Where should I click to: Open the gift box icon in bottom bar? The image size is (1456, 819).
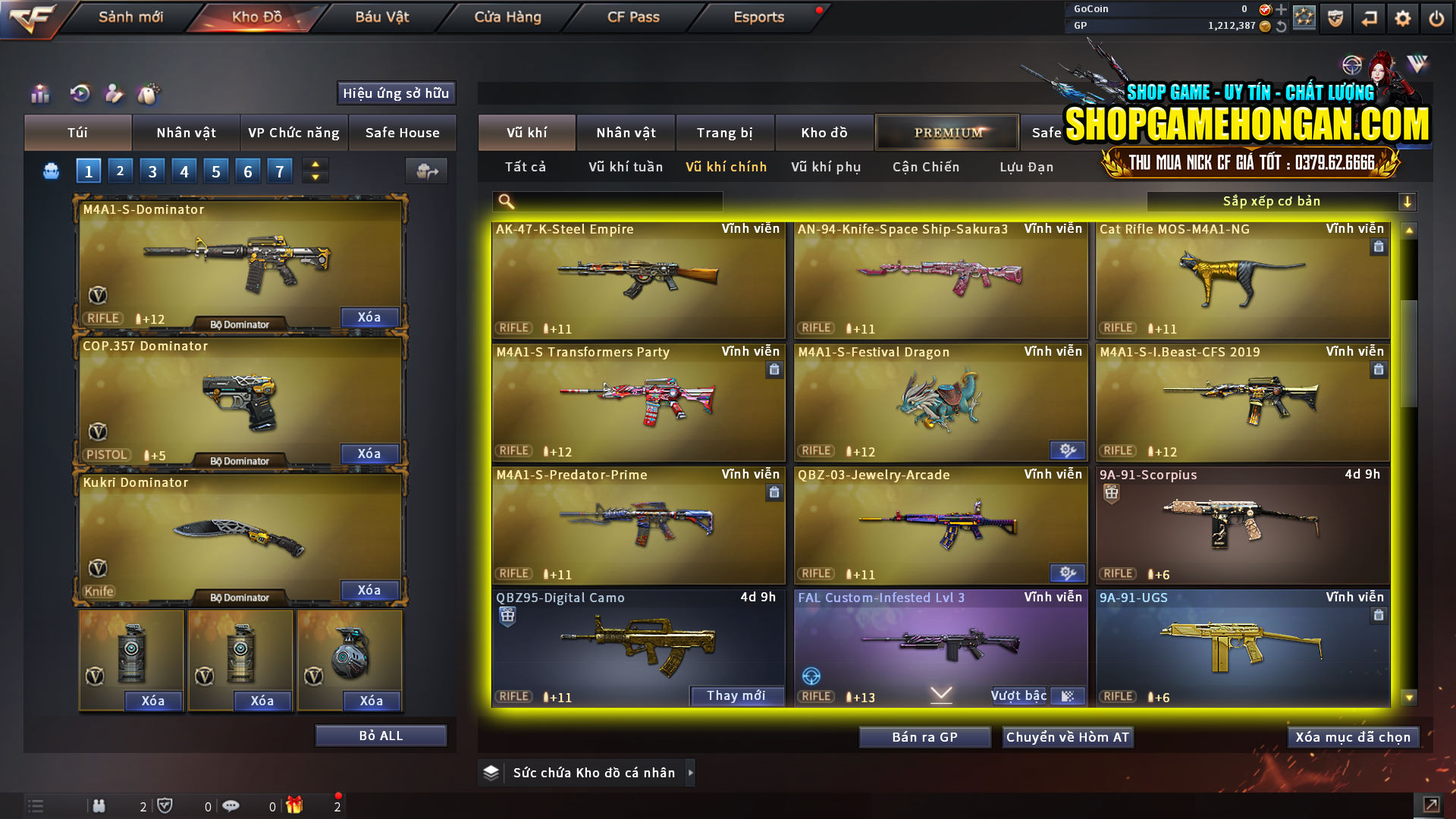coord(296,806)
